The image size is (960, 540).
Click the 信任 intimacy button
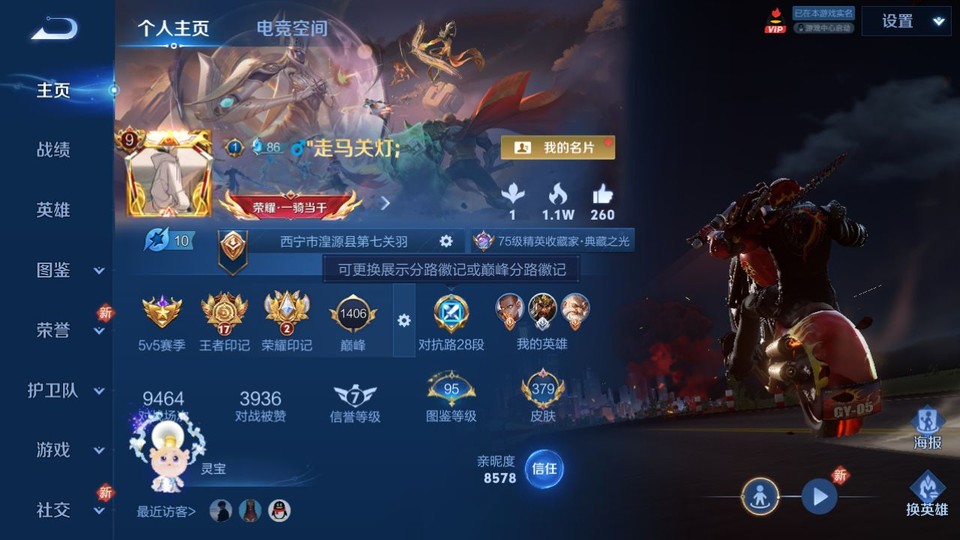544,468
